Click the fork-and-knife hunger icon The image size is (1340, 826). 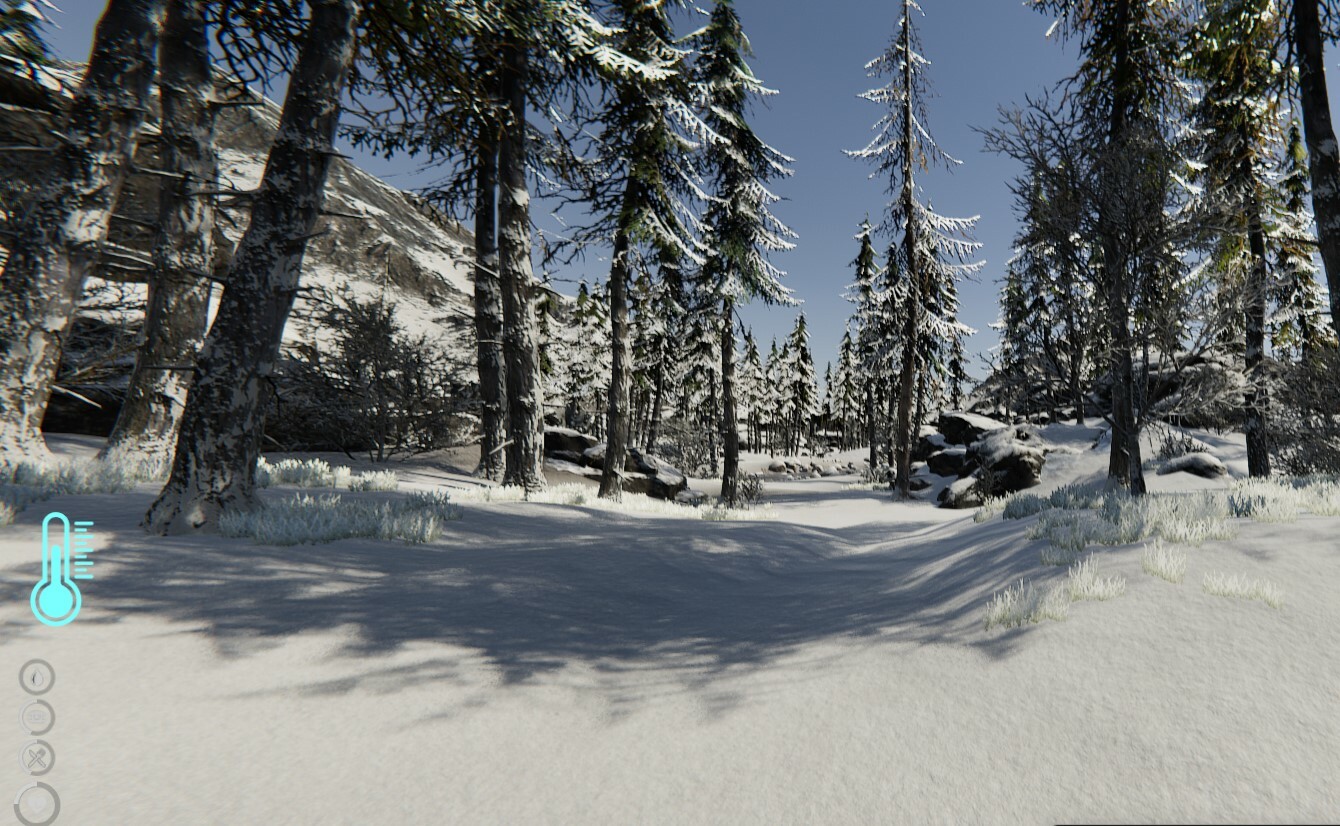[36, 755]
